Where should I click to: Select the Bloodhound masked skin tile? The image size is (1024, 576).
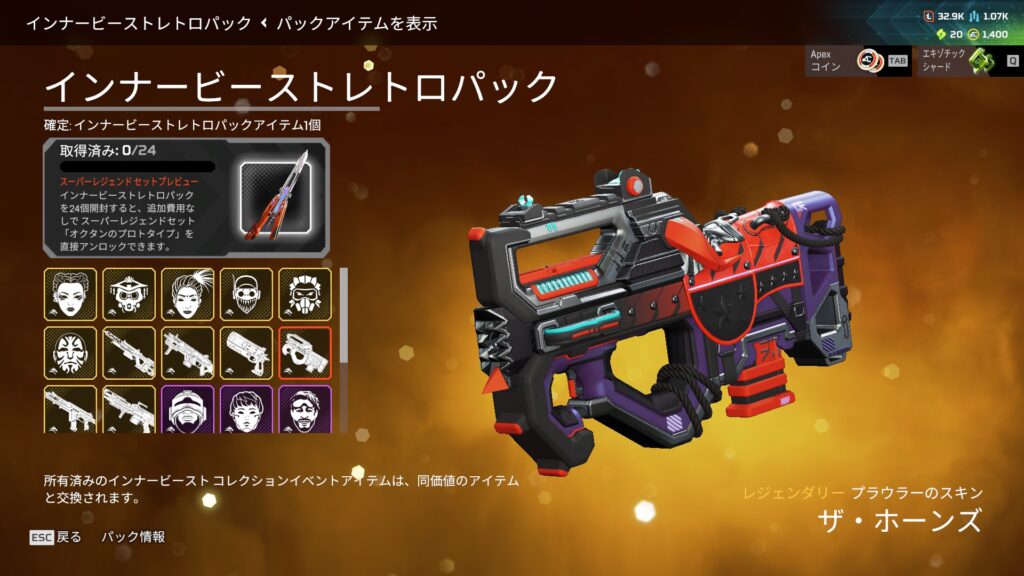click(x=129, y=294)
